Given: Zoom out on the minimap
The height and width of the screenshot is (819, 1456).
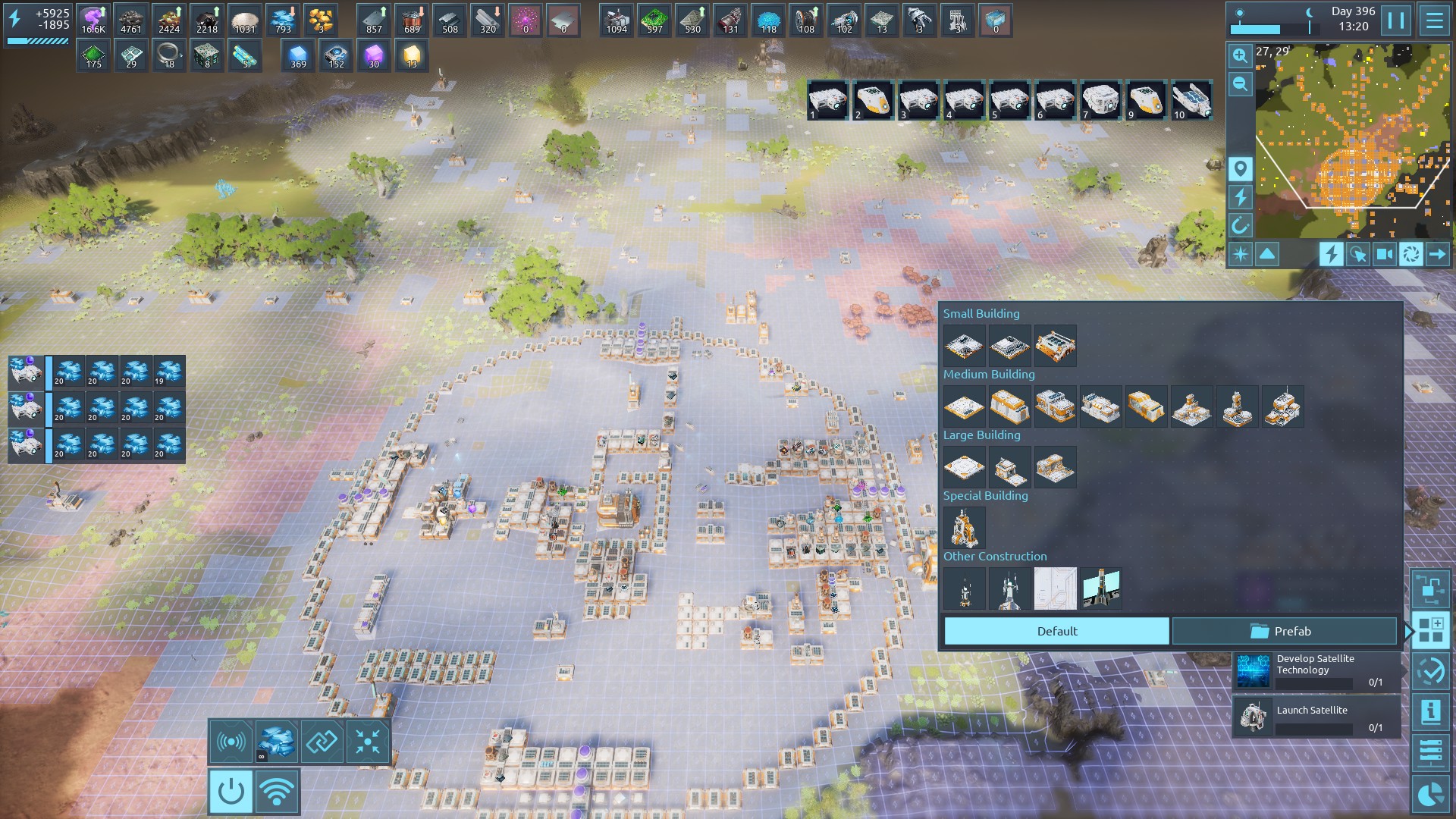Looking at the screenshot, I should pyautogui.click(x=1240, y=84).
